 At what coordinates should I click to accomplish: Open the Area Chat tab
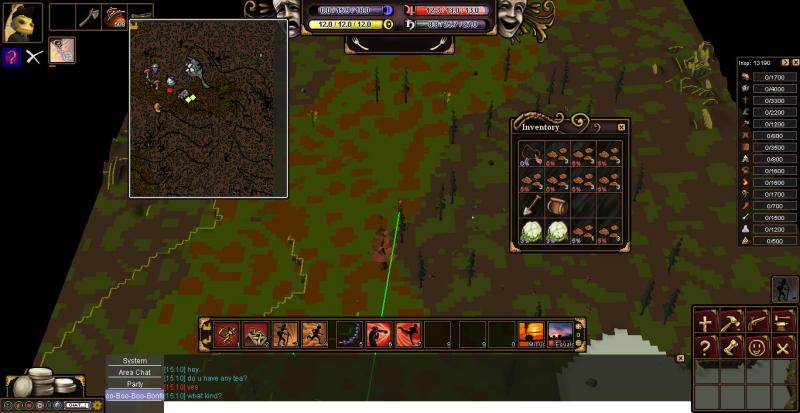tap(135, 372)
